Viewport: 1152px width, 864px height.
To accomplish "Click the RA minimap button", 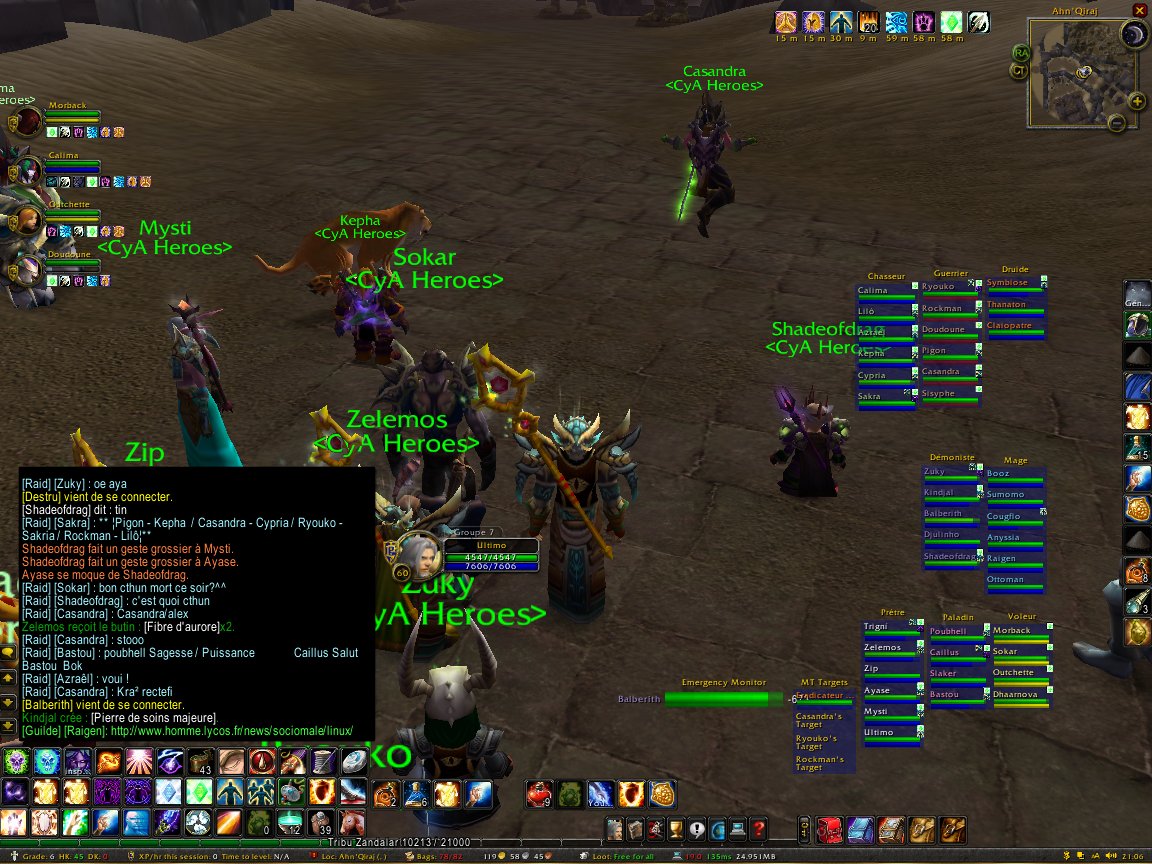I will [x=1021, y=52].
